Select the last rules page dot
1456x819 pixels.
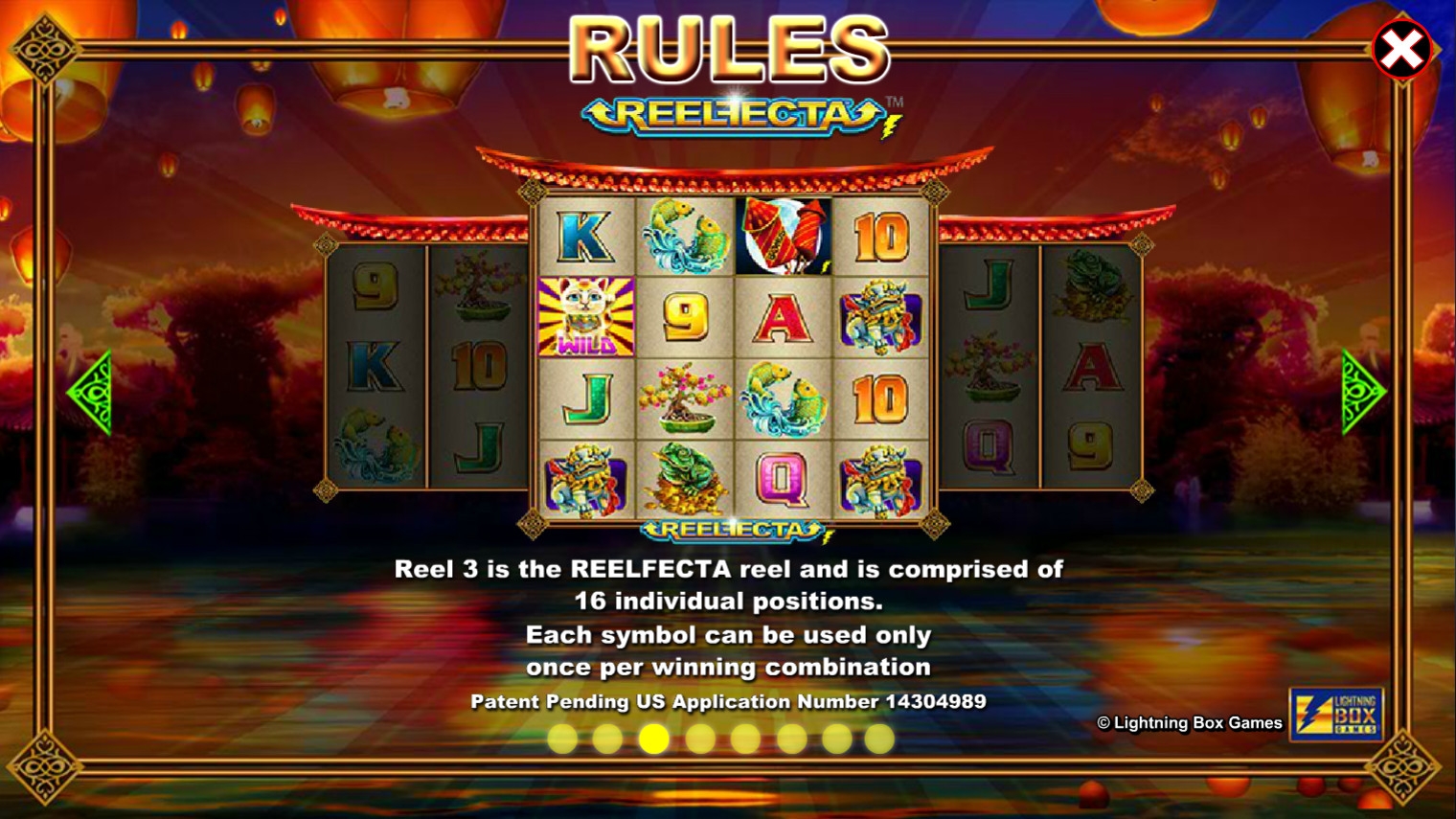click(879, 739)
